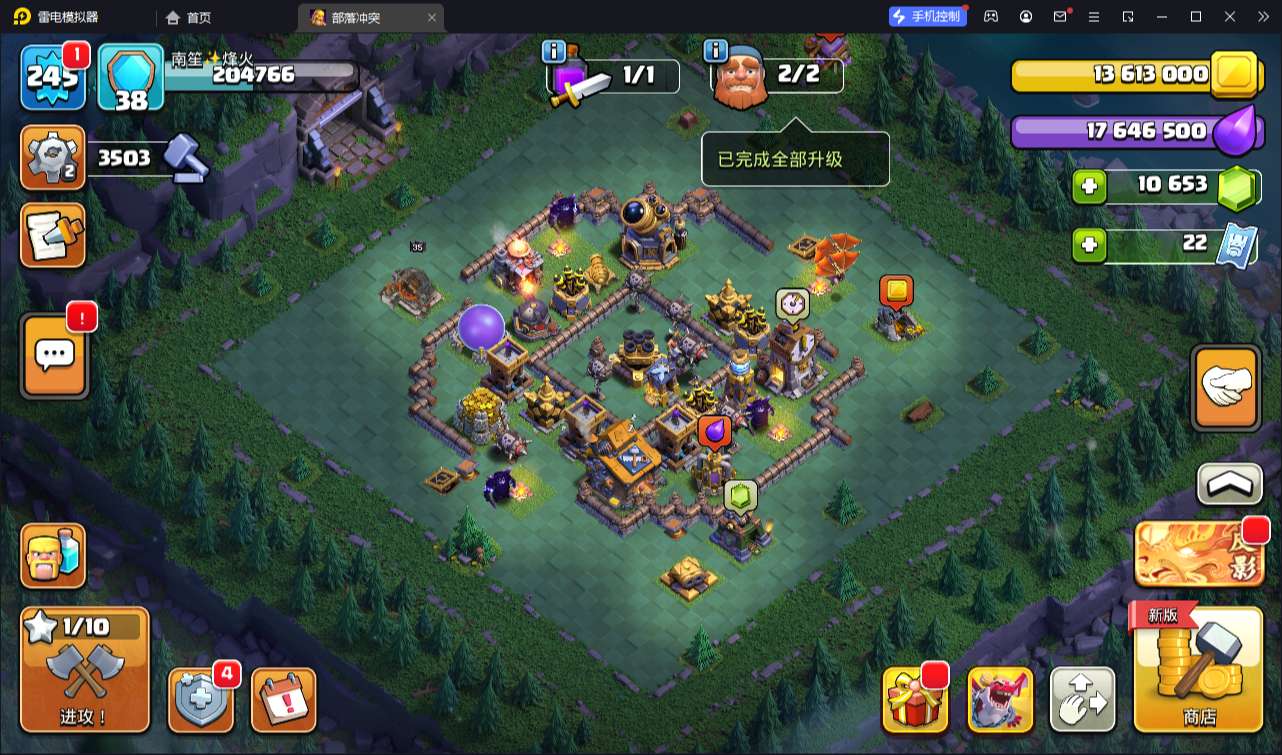The image size is (1282, 755).
Task: Open the chat speech bubble panel
Action: (x=54, y=355)
